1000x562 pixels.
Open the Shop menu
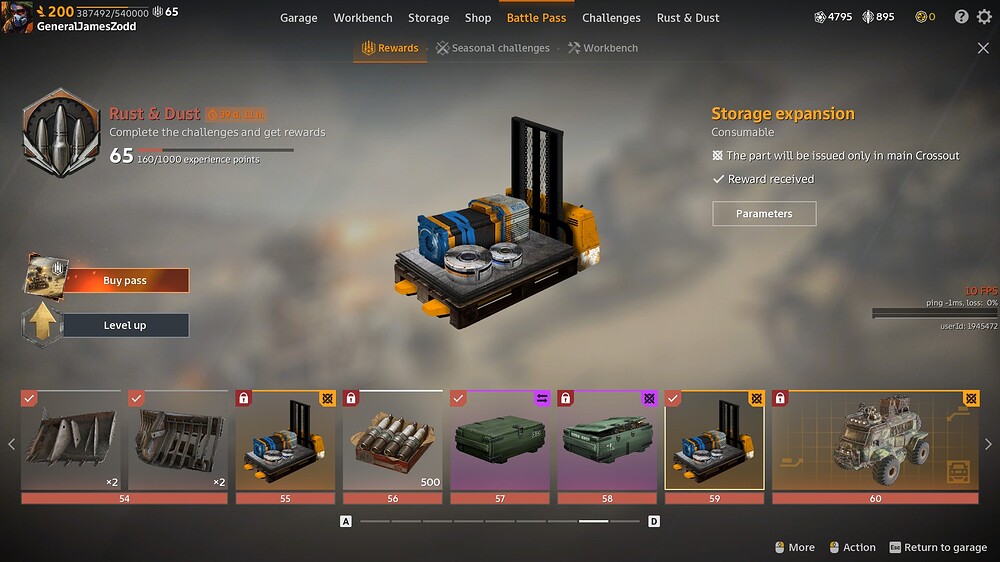point(478,18)
